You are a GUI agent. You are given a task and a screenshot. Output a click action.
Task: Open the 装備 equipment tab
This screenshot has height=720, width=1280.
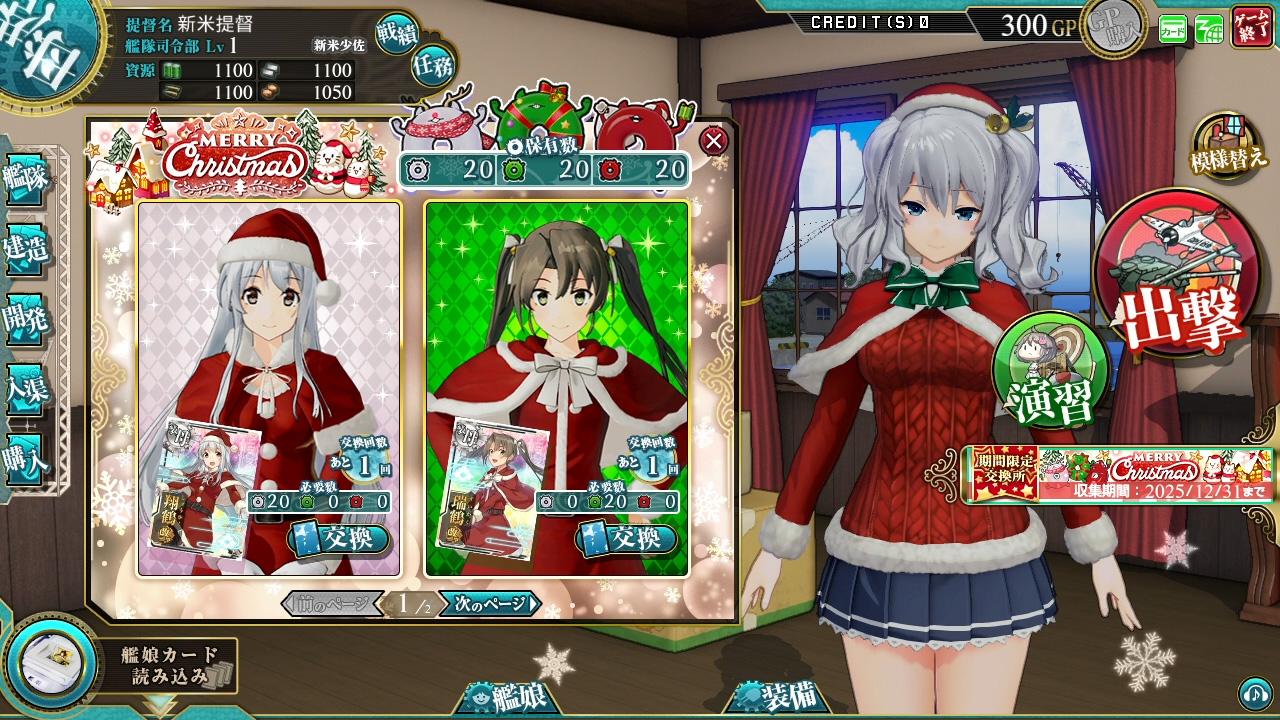point(778,697)
